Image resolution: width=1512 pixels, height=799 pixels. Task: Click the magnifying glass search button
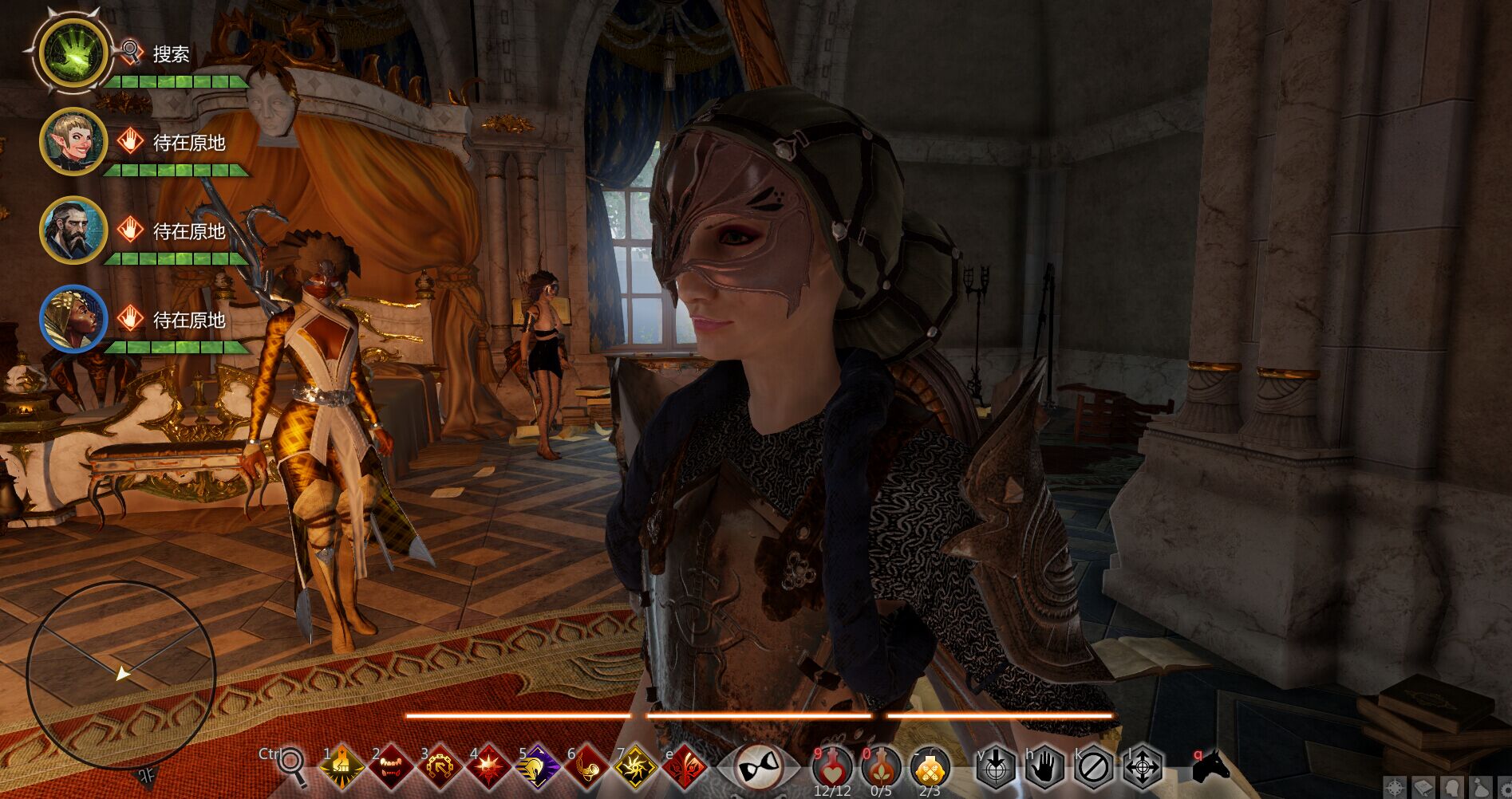coord(292,767)
